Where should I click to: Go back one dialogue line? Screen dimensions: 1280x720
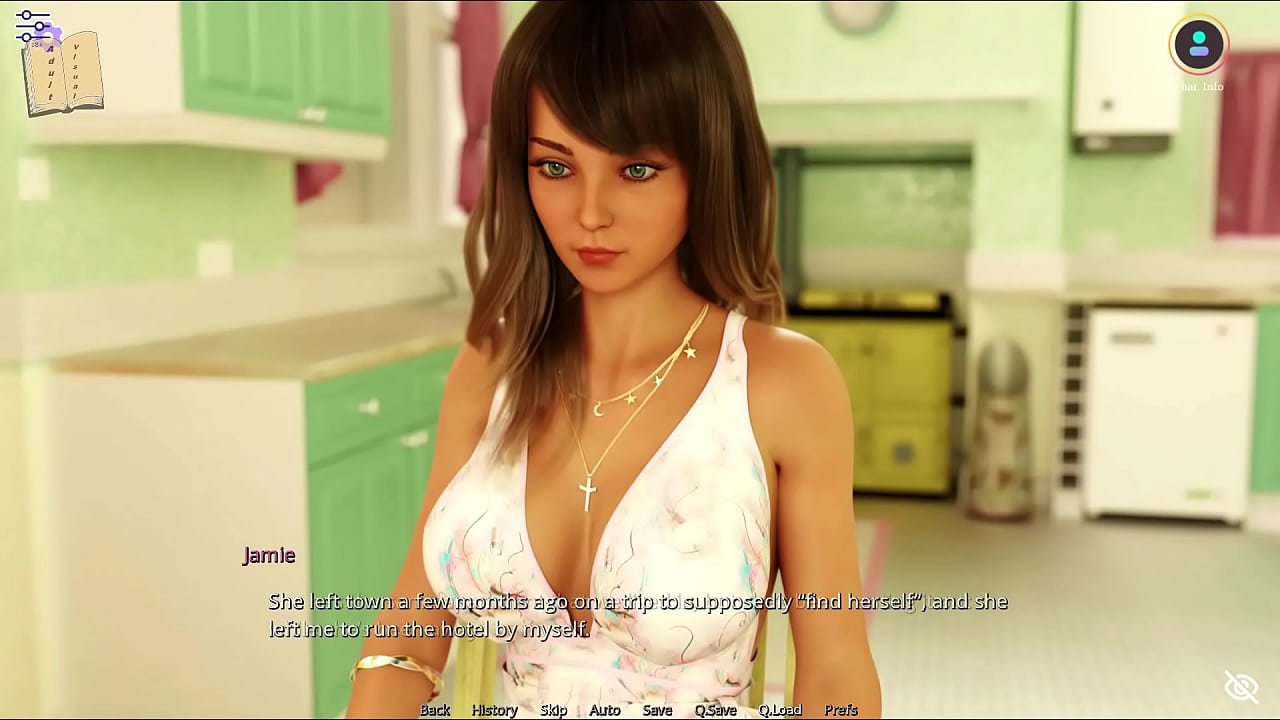click(x=435, y=709)
